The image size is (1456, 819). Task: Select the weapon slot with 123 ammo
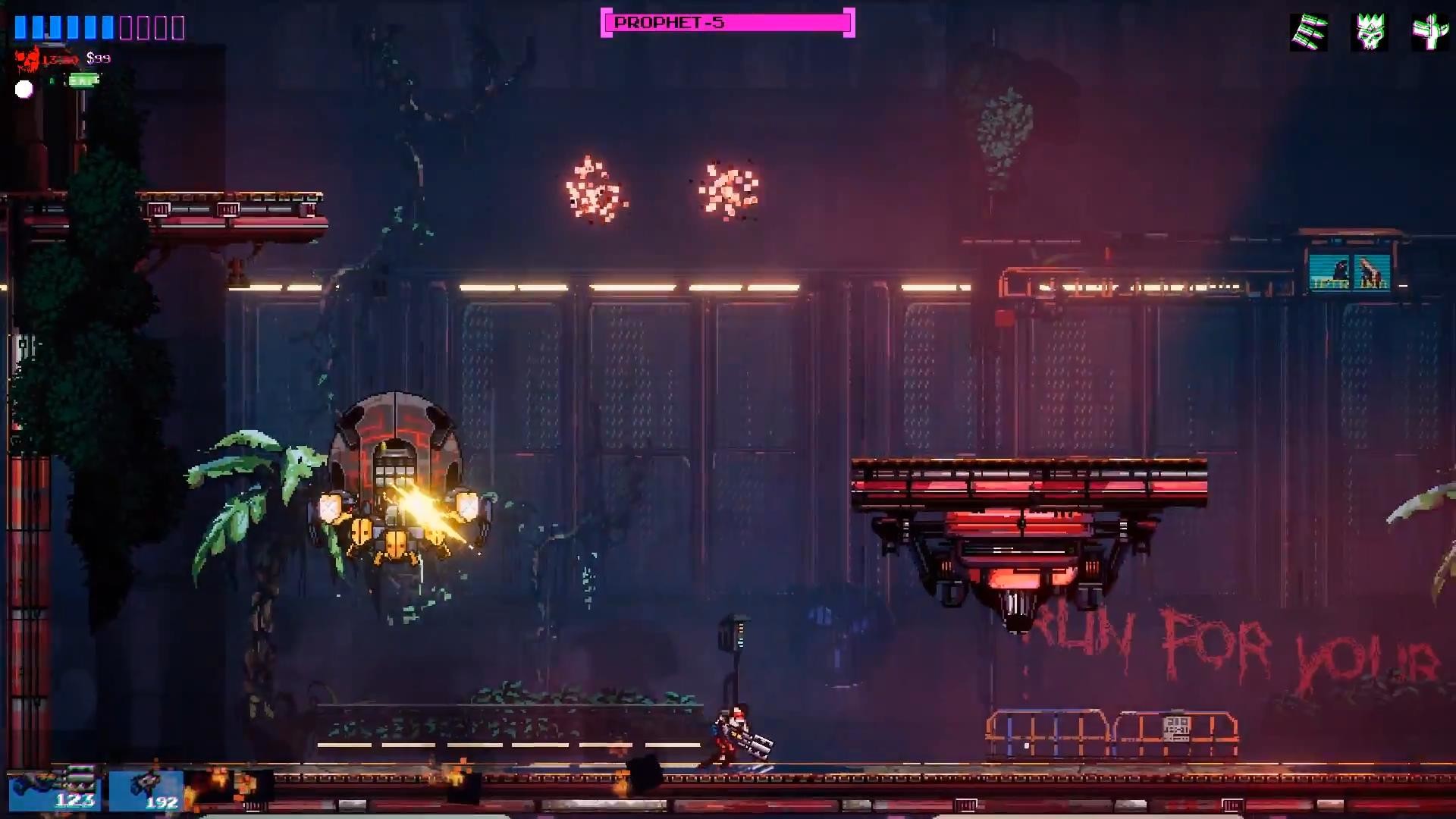[x=55, y=789]
